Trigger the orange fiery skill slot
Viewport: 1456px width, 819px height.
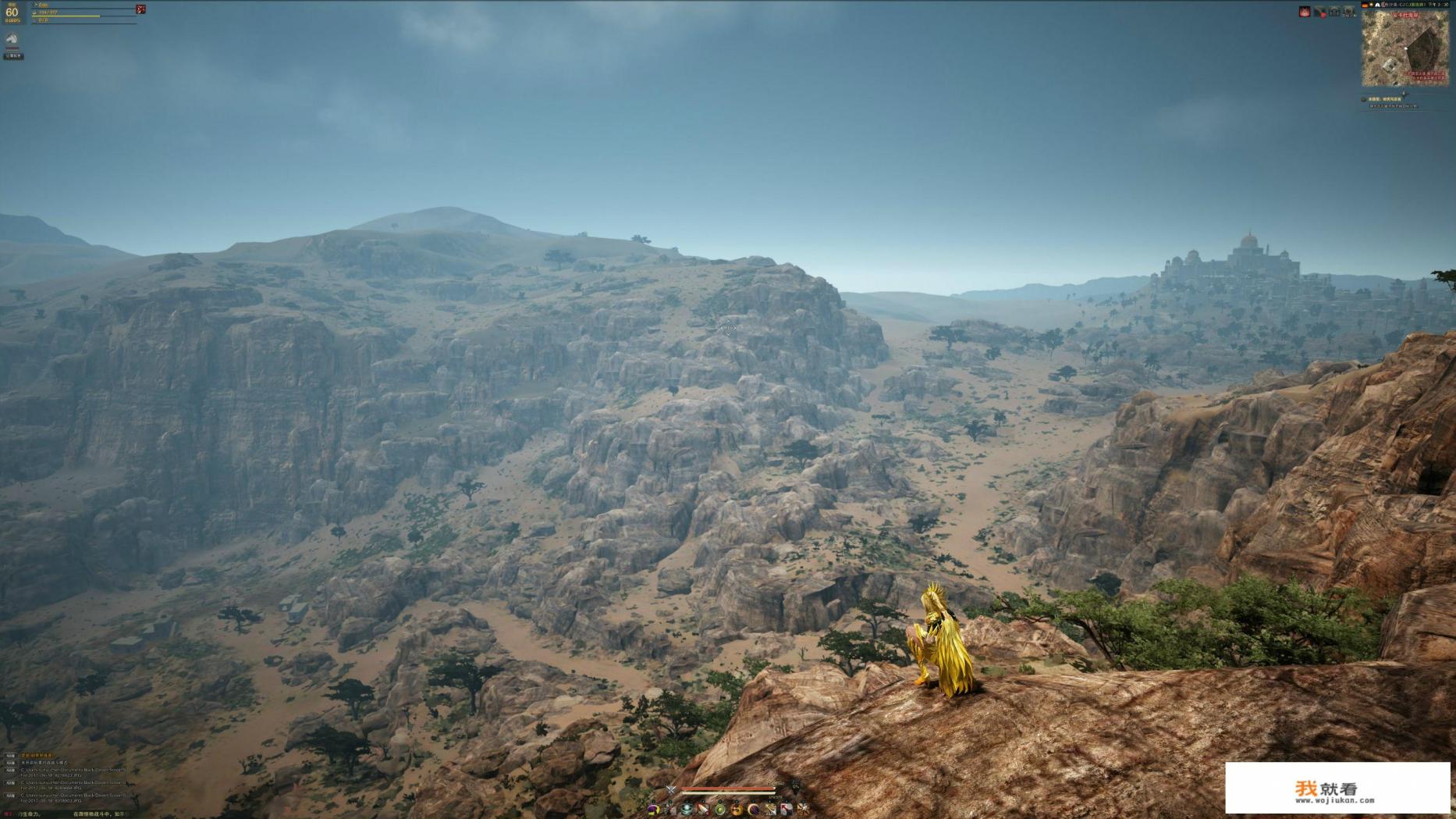736,810
